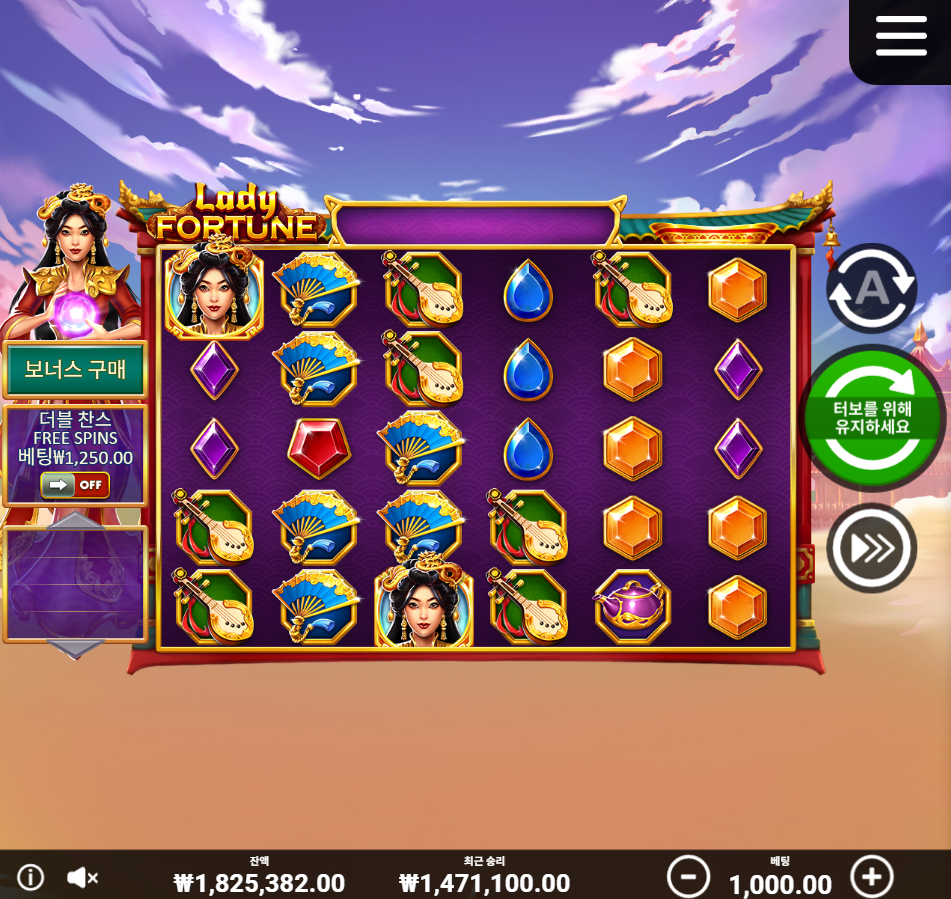Image resolution: width=951 pixels, height=899 pixels.
Task: Open the game info button
Action: click(x=31, y=877)
